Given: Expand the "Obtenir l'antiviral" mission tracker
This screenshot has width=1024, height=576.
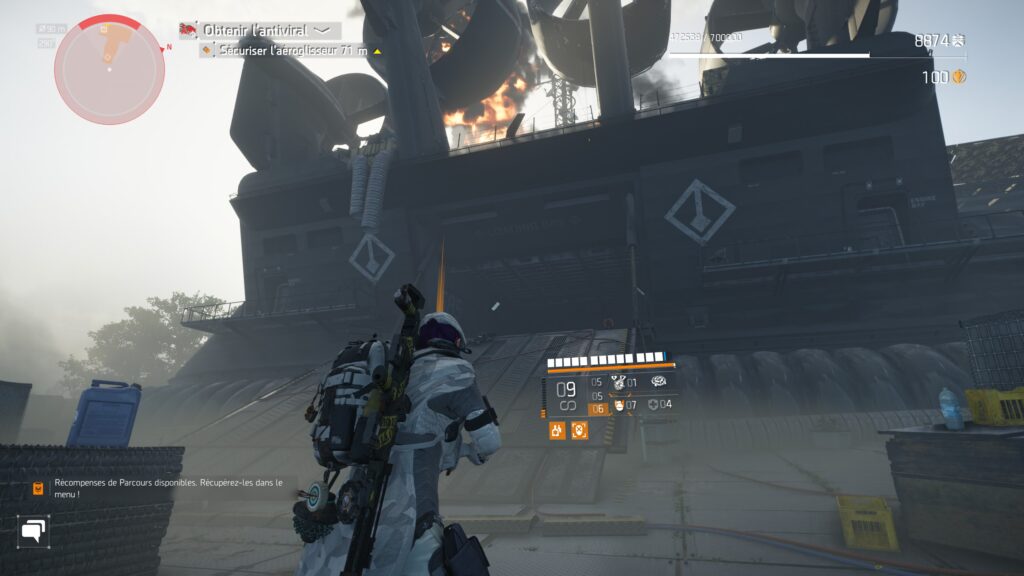Looking at the screenshot, I should click(x=323, y=30).
